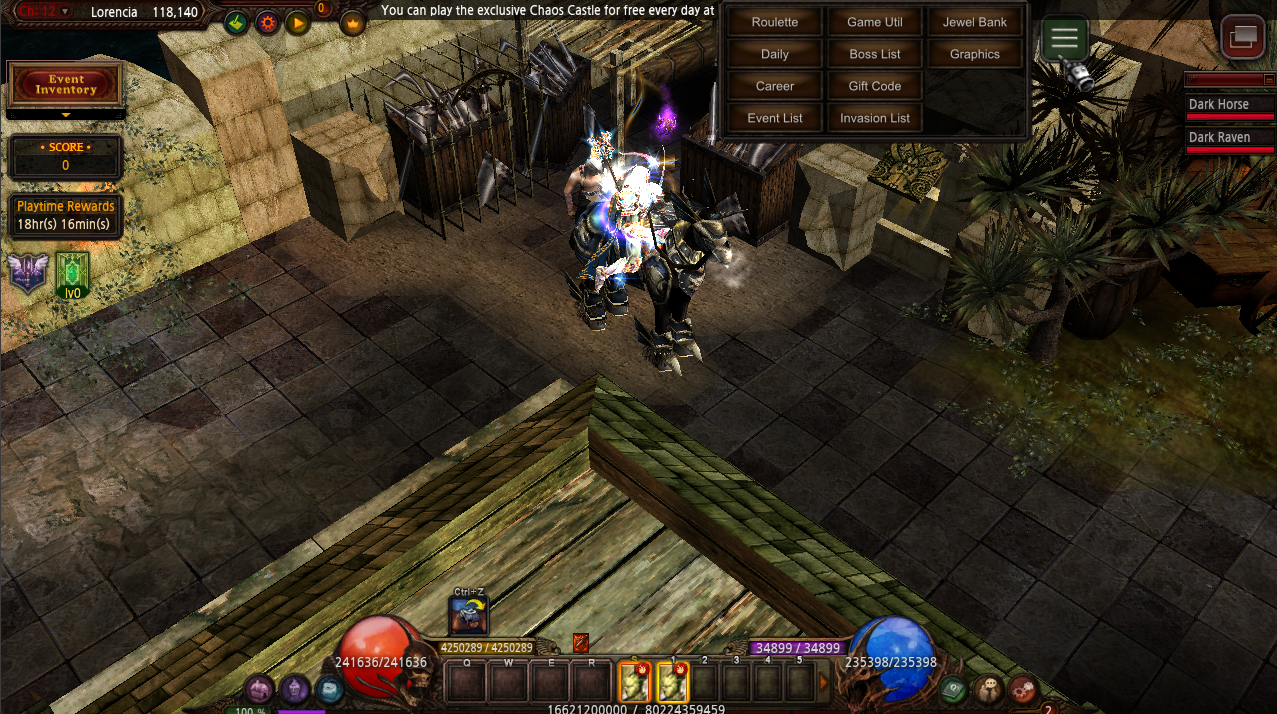The height and width of the screenshot is (714, 1277).
Task: Open the Jewel Bank
Action: click(x=975, y=22)
